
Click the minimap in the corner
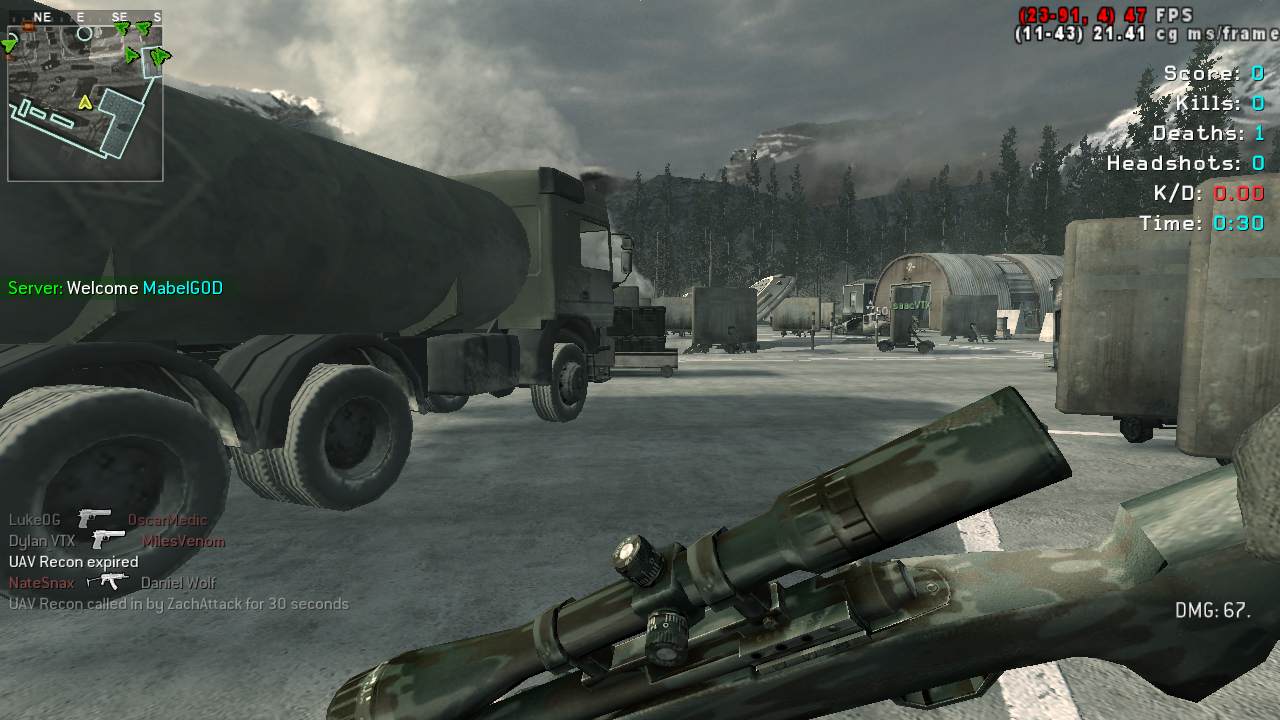(85, 97)
